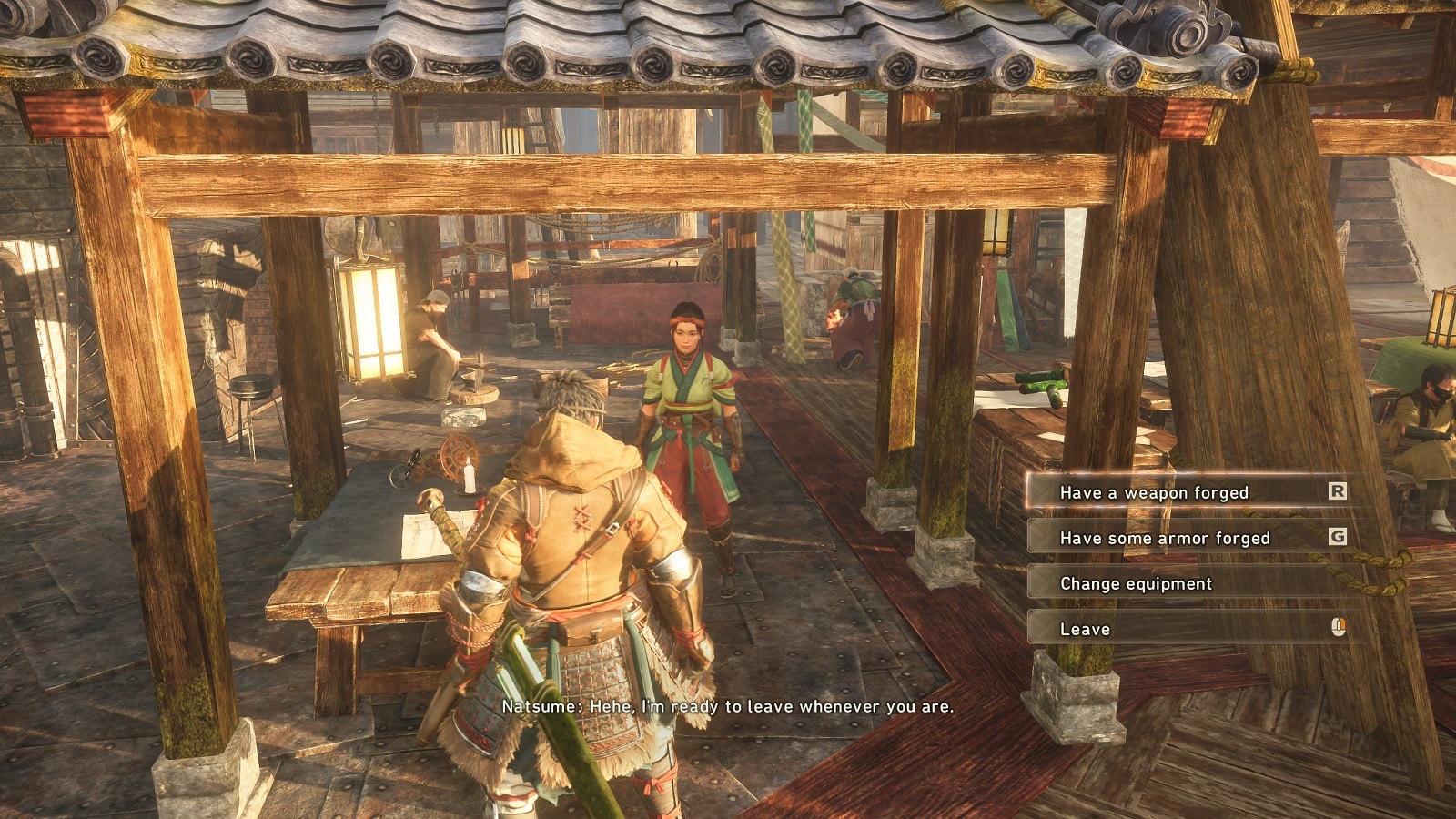Image resolution: width=1456 pixels, height=819 pixels.
Task: Select "Leave" to exit the forge menu
Action: point(1085,628)
